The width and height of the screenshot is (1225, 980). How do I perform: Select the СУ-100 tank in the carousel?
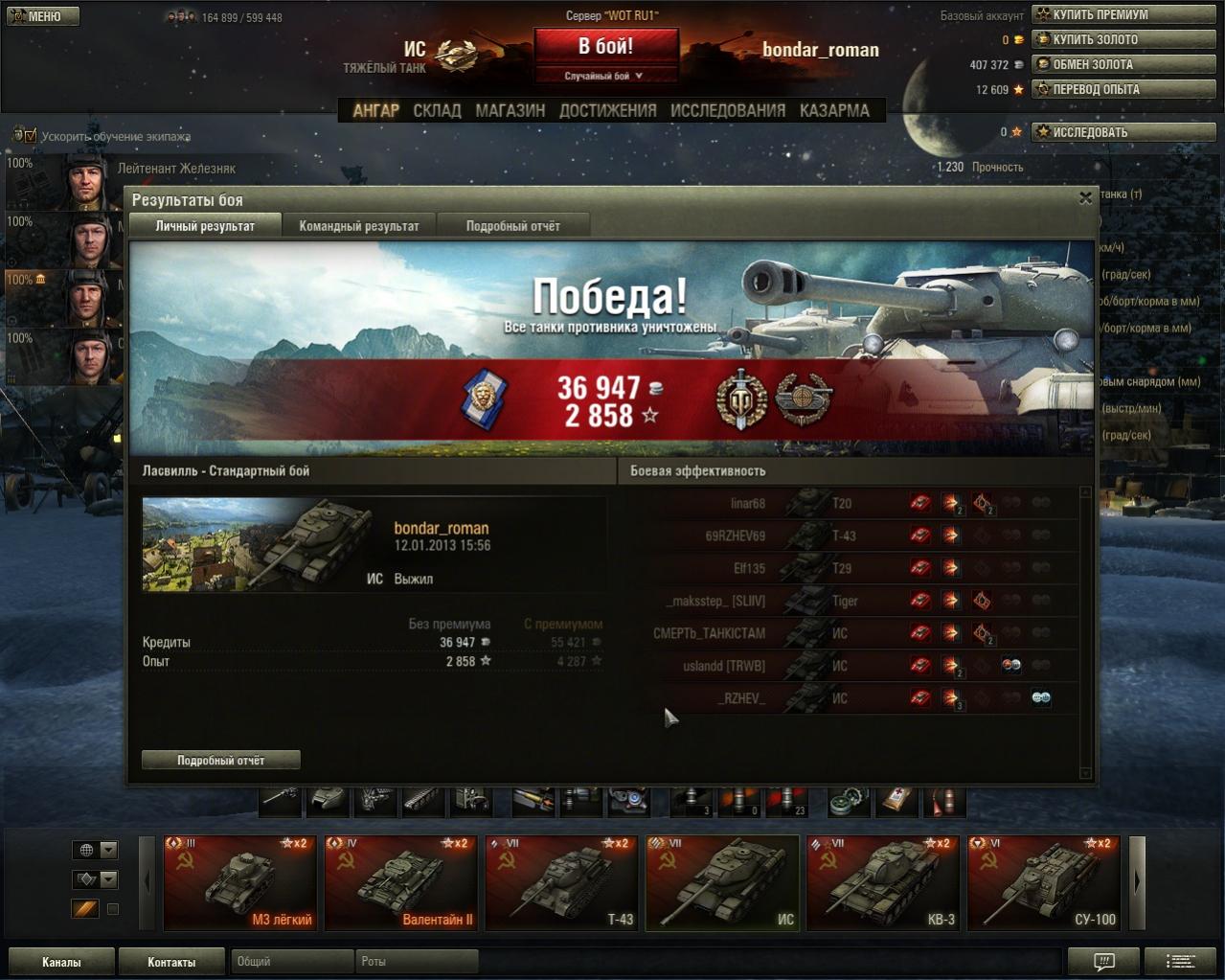tap(1045, 882)
